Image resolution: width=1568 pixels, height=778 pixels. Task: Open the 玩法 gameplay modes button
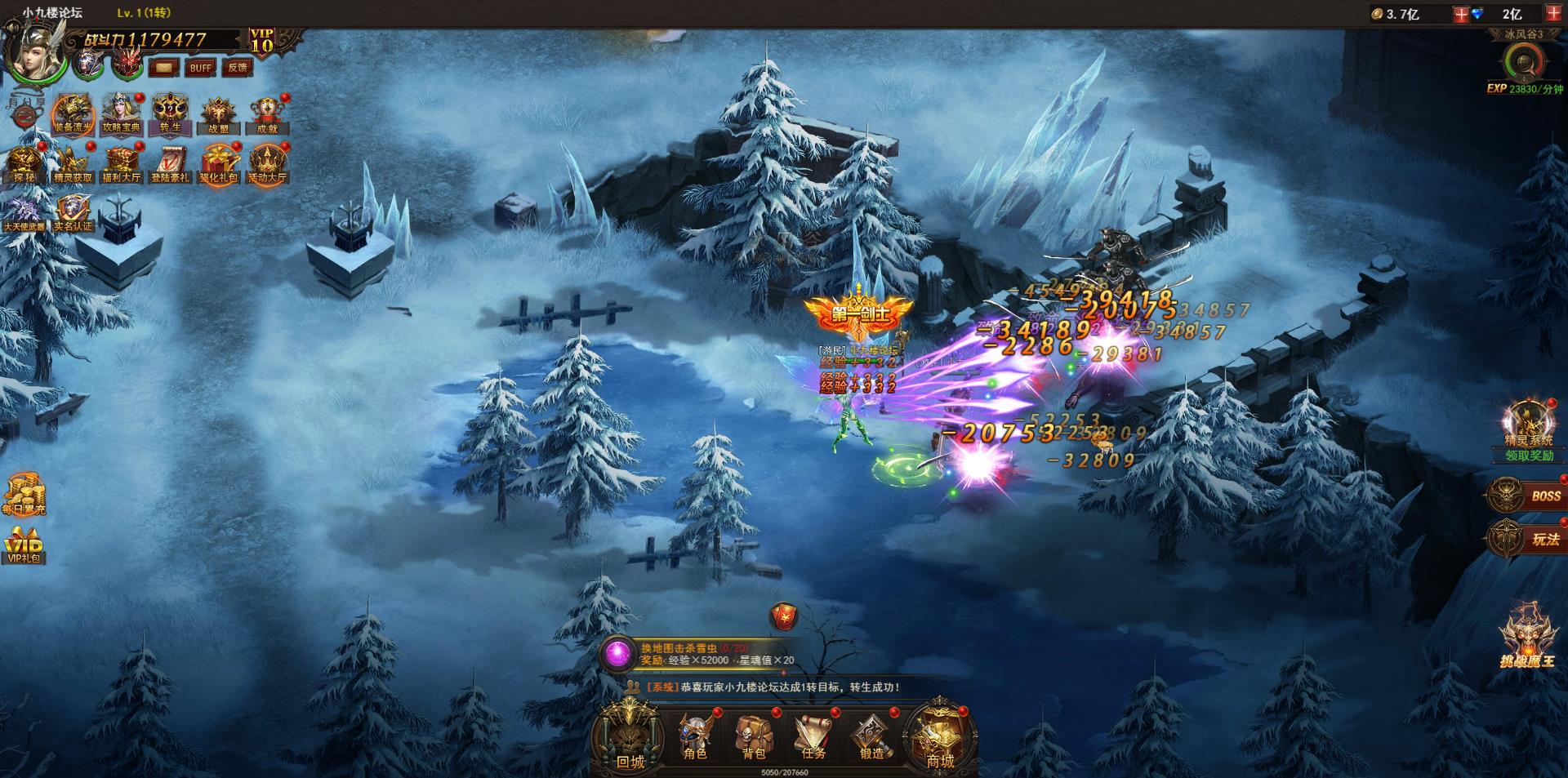(1526, 539)
